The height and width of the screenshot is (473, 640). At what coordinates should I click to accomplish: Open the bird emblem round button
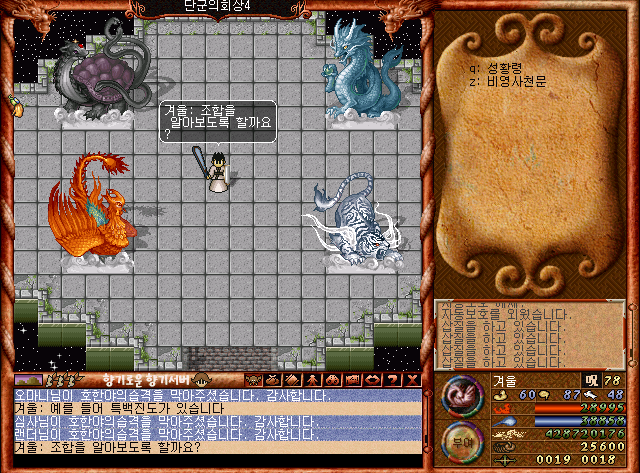[461, 394]
